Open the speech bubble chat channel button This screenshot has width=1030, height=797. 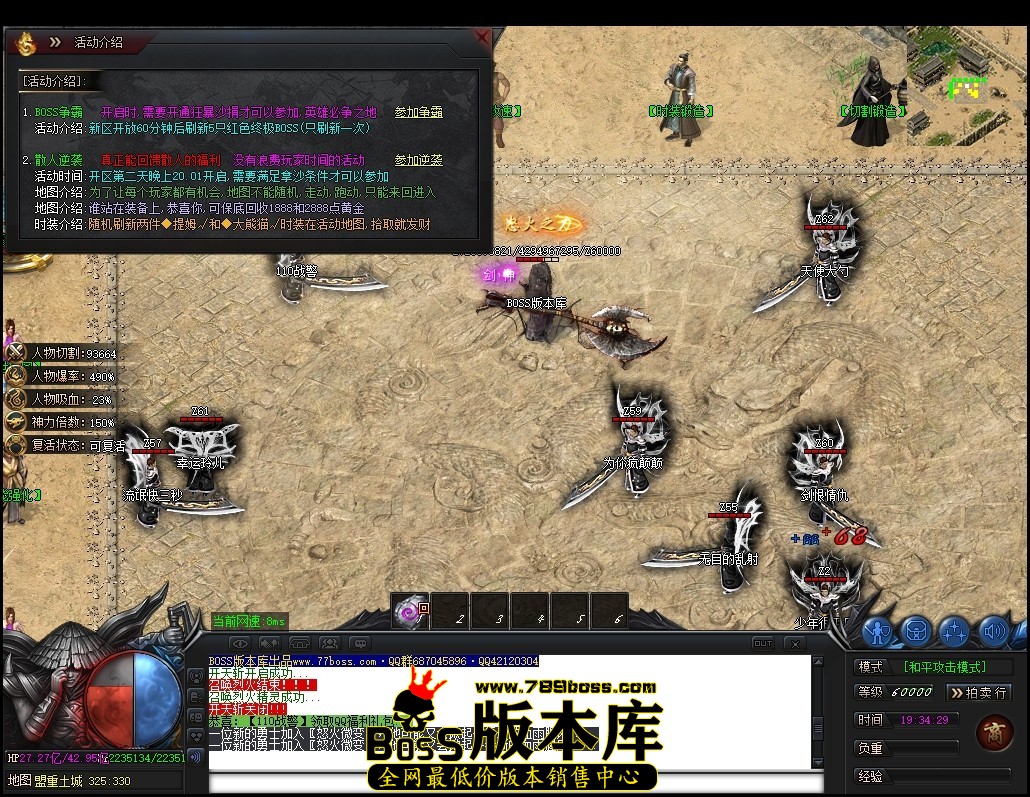360,643
